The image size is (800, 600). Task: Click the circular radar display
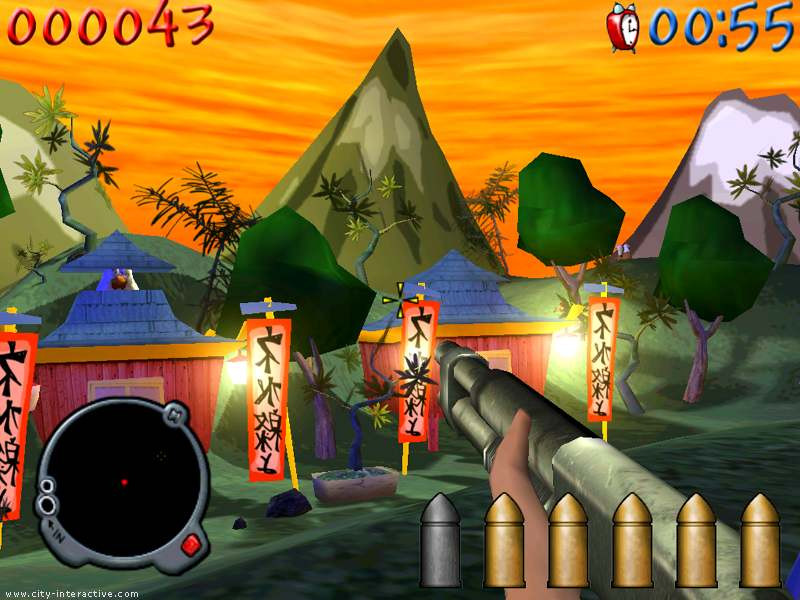(120, 482)
